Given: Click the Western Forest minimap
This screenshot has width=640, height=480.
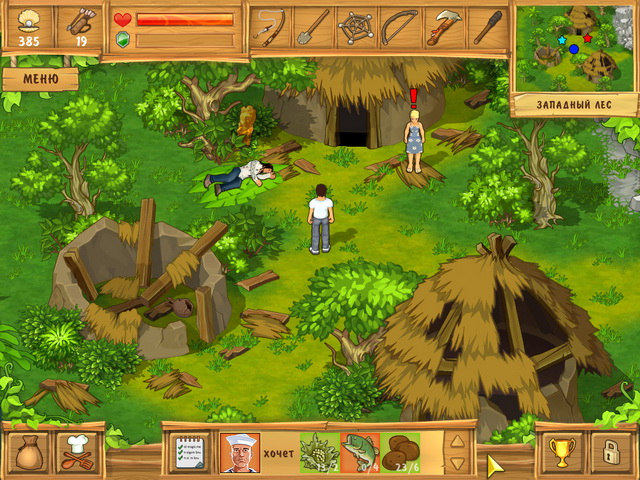Looking at the screenshot, I should tap(575, 45).
